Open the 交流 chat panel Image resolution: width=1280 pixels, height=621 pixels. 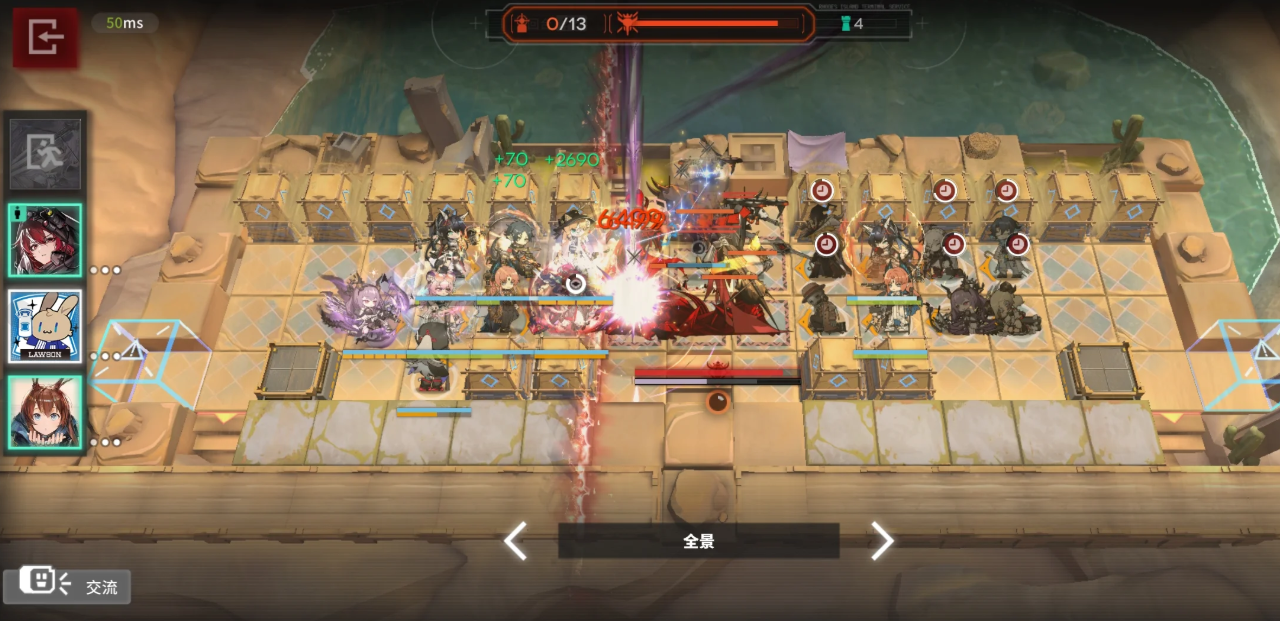point(67,586)
